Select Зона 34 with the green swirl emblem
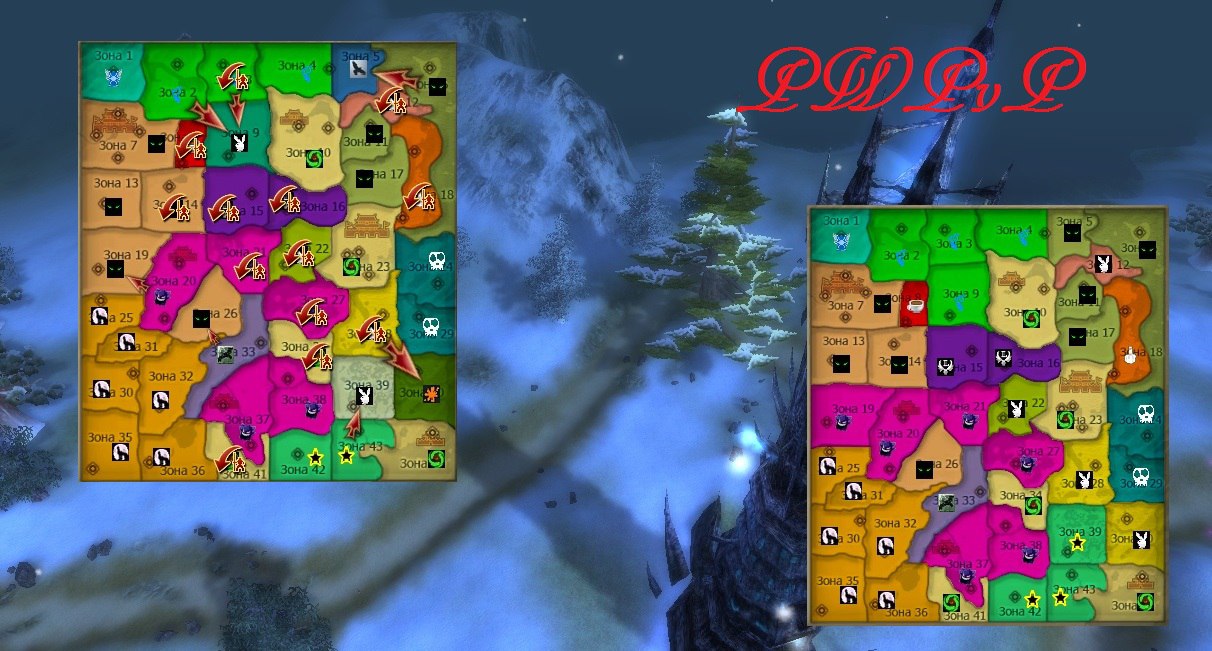The width and height of the screenshot is (1212, 651). (1032, 506)
